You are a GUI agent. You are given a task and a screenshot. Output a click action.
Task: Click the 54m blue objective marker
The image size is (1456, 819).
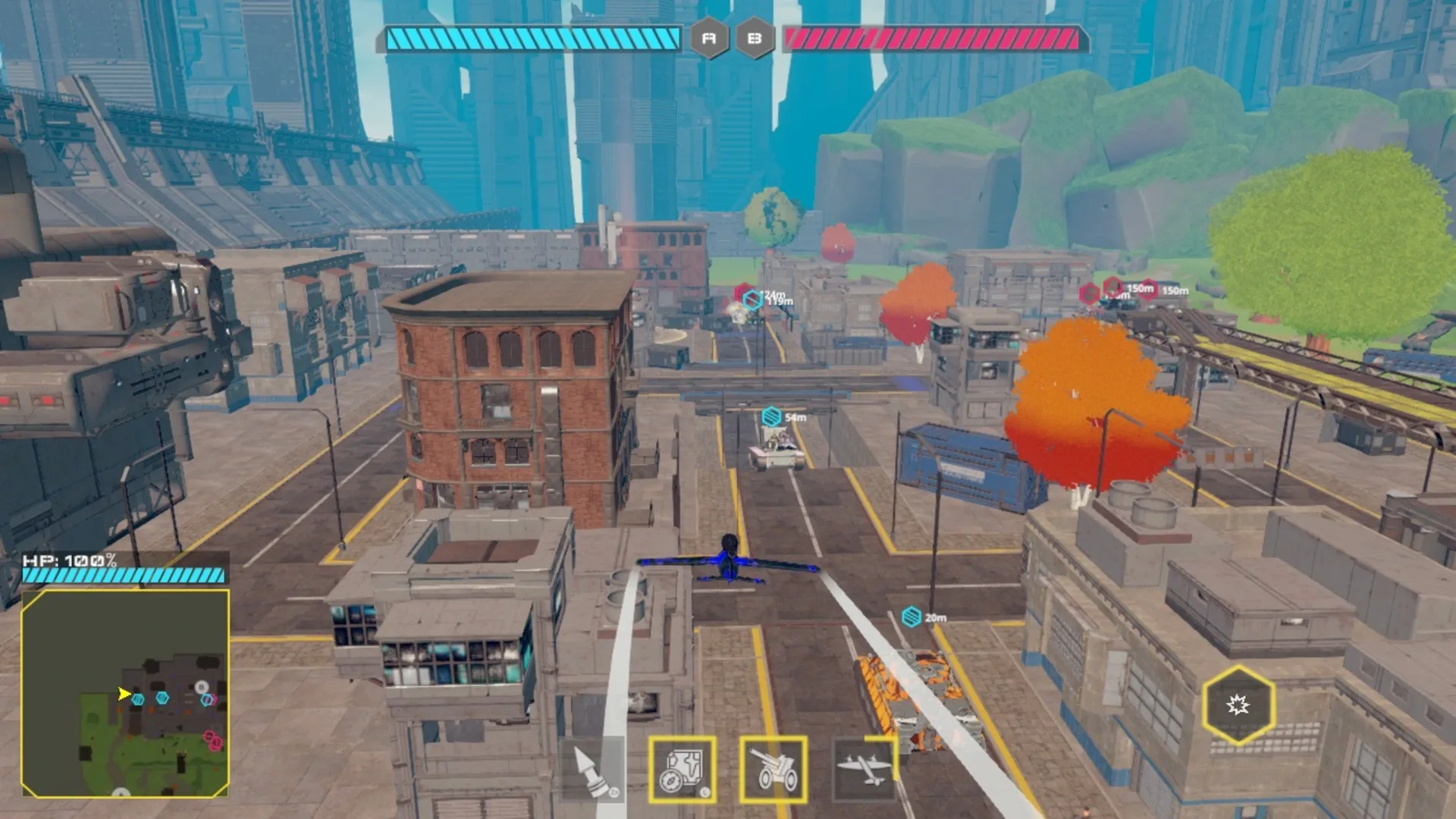click(771, 416)
